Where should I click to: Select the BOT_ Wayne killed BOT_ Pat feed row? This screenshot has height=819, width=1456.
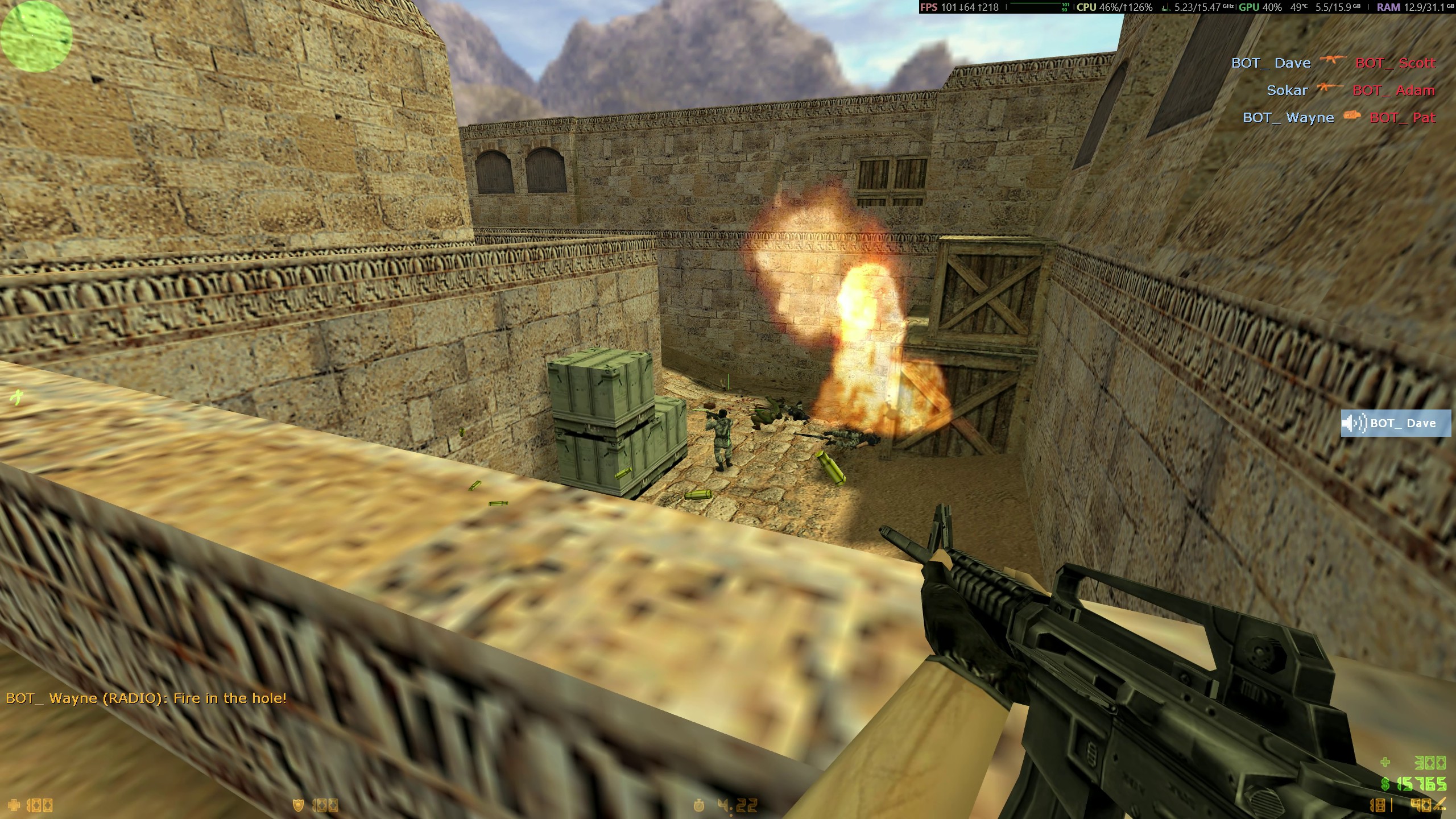tap(1339, 118)
